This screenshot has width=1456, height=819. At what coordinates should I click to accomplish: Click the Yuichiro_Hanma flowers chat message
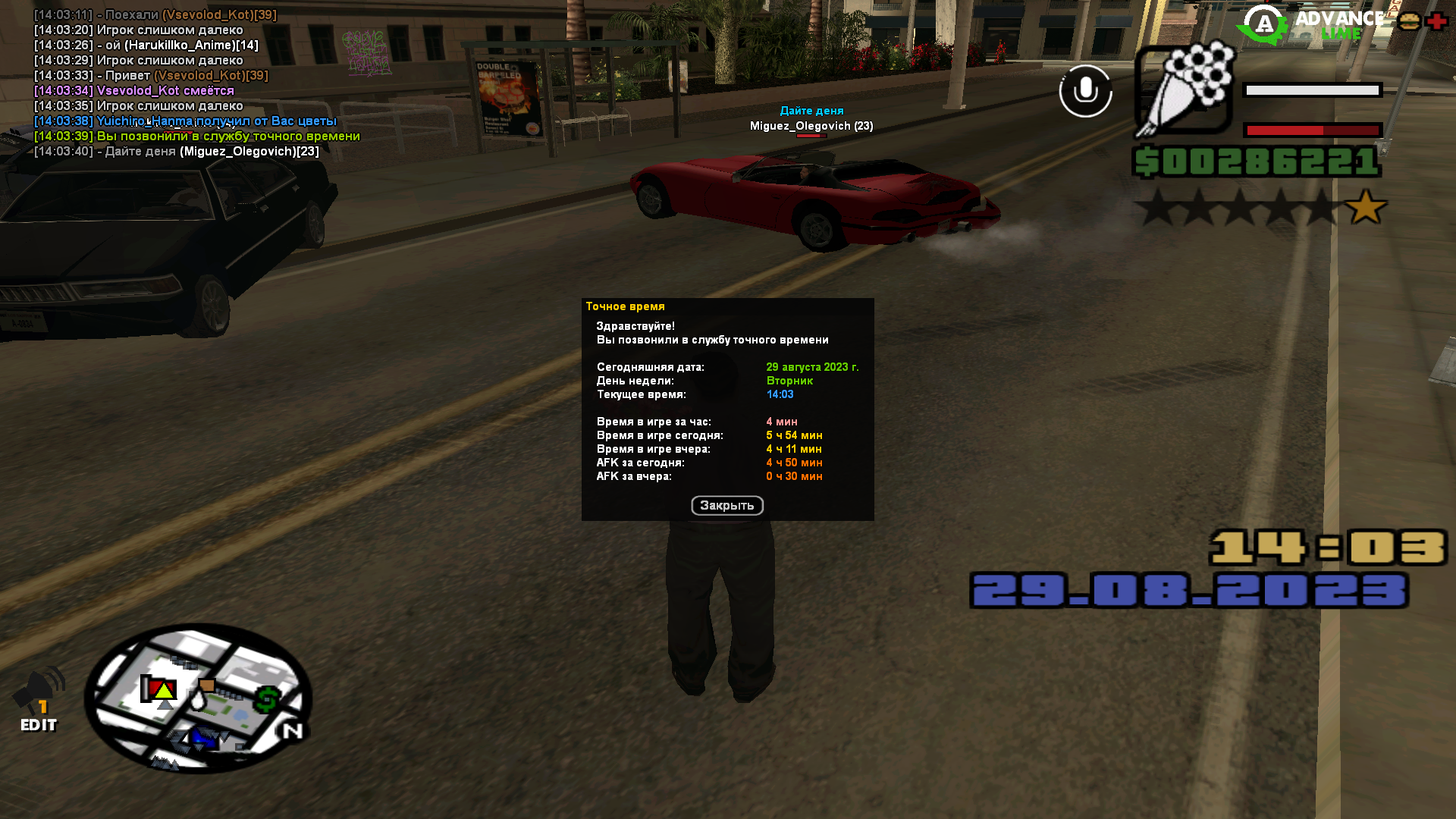(x=186, y=121)
